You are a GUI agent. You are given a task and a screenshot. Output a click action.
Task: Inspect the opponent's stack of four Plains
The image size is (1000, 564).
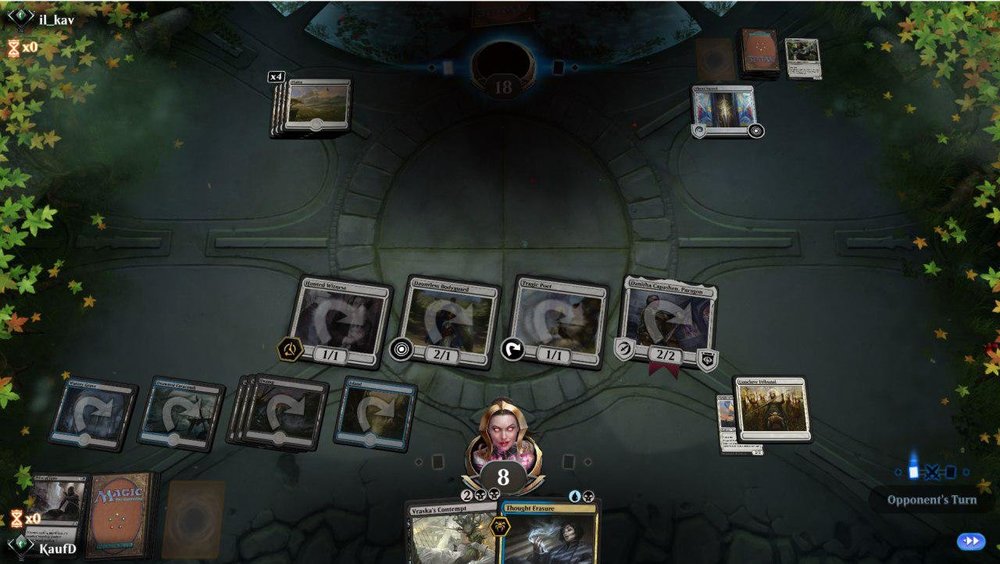click(315, 105)
